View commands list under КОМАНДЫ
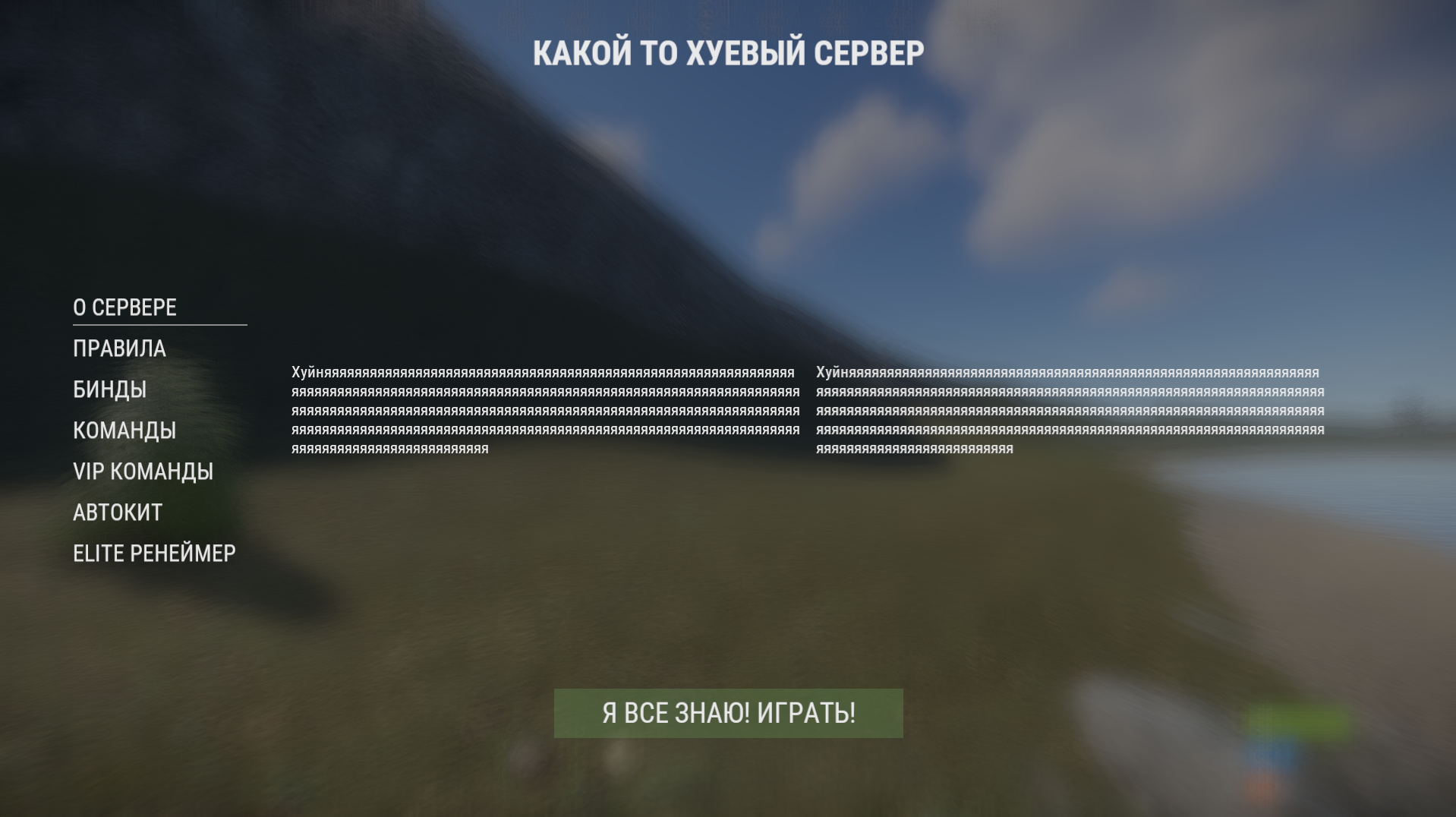This screenshot has height=817, width=1456. tap(124, 431)
